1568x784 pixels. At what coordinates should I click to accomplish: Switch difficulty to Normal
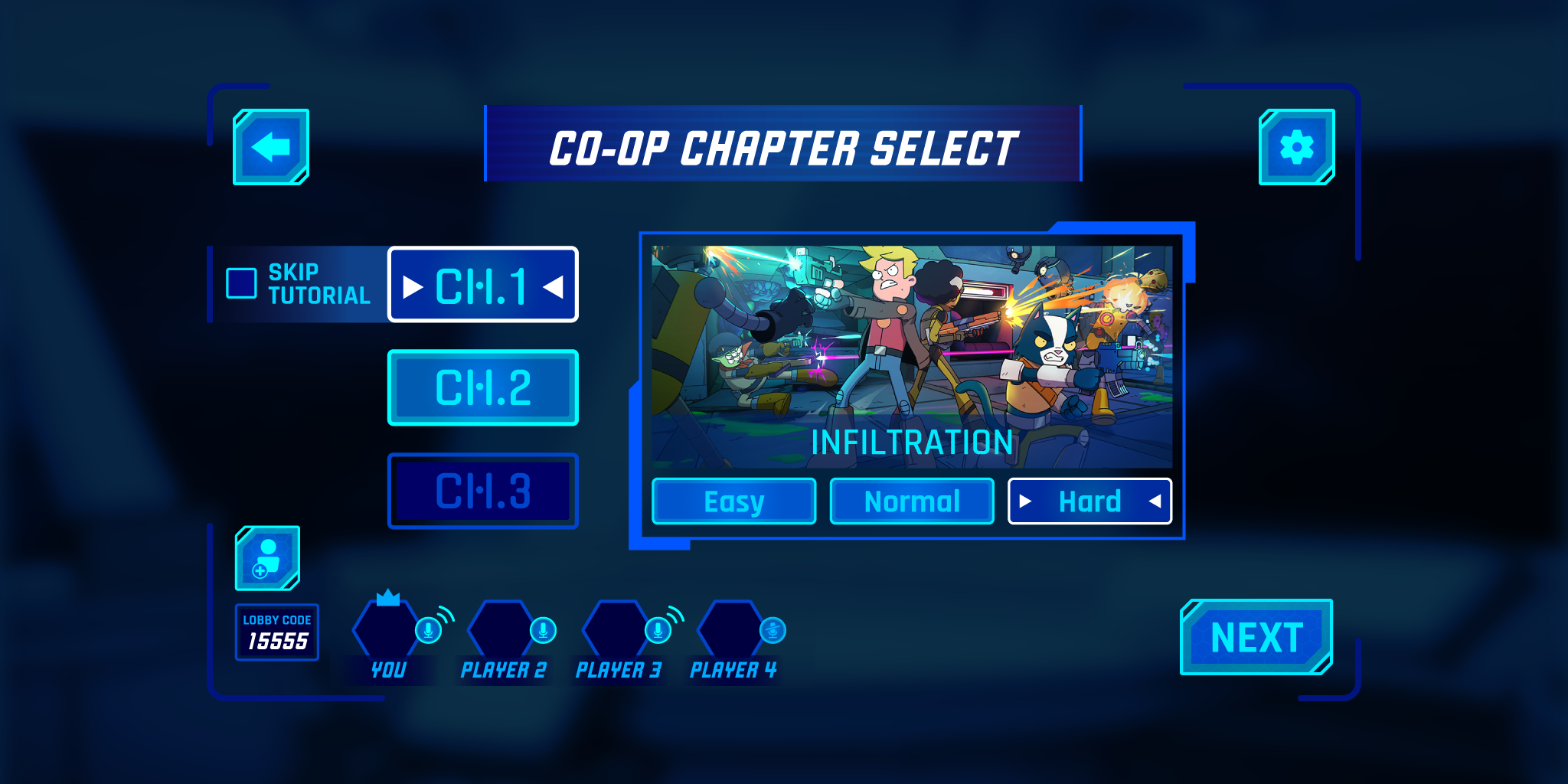pos(912,501)
